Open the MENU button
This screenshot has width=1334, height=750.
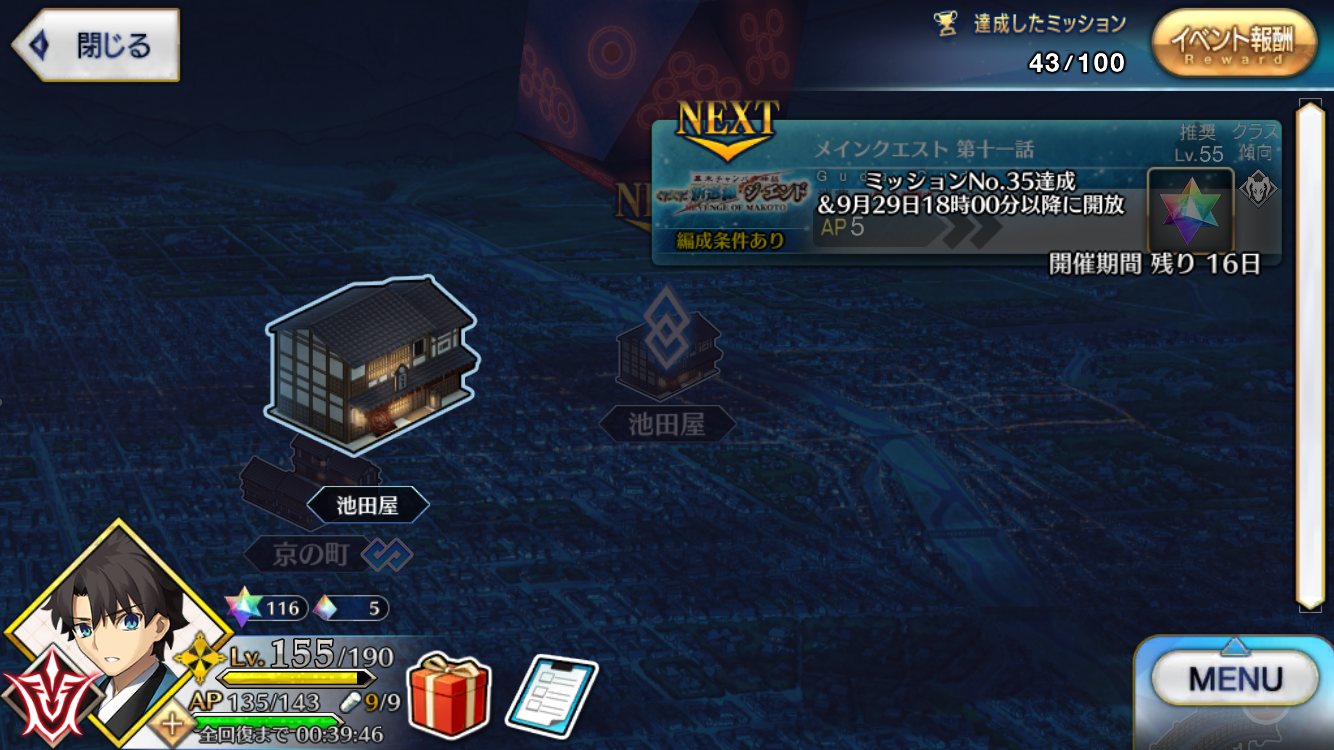1234,680
